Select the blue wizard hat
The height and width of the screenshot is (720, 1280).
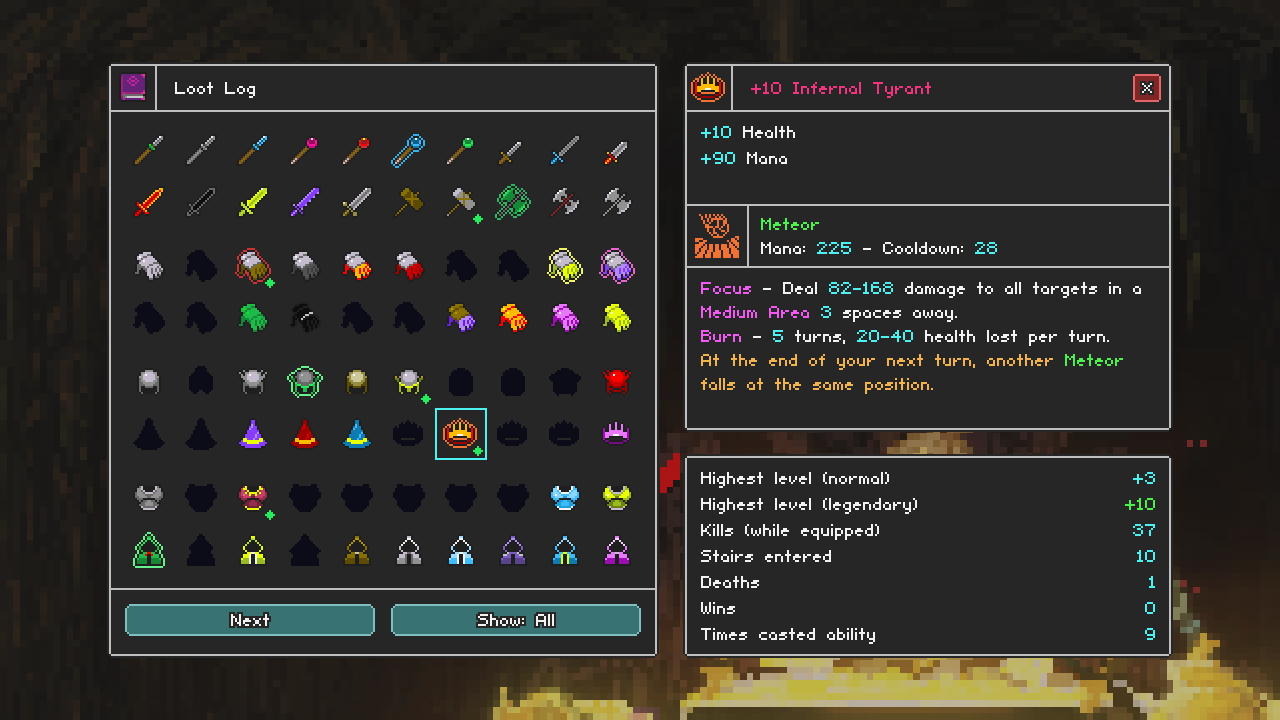(357, 432)
